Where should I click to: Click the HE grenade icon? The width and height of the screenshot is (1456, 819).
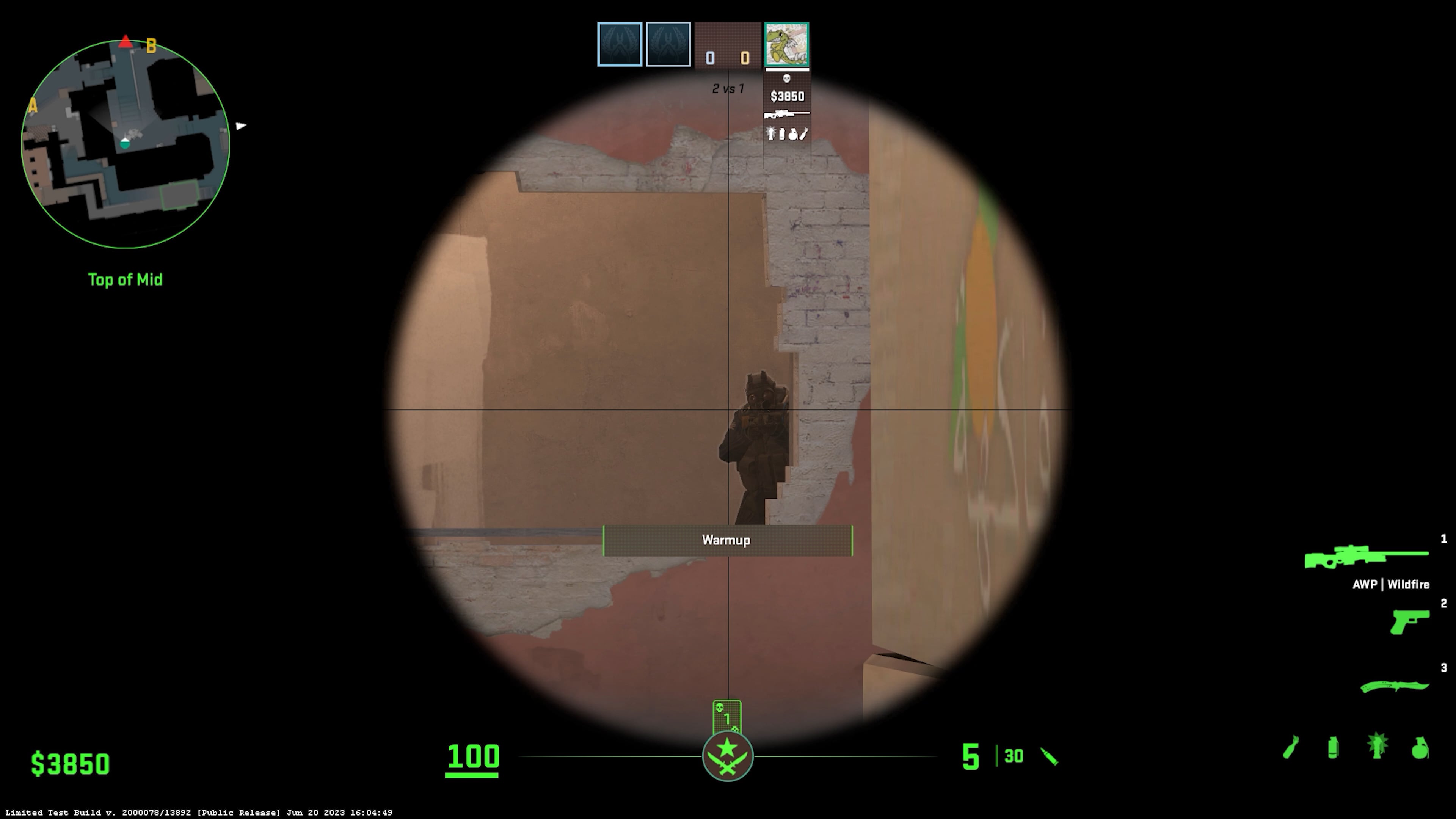click(x=1419, y=748)
